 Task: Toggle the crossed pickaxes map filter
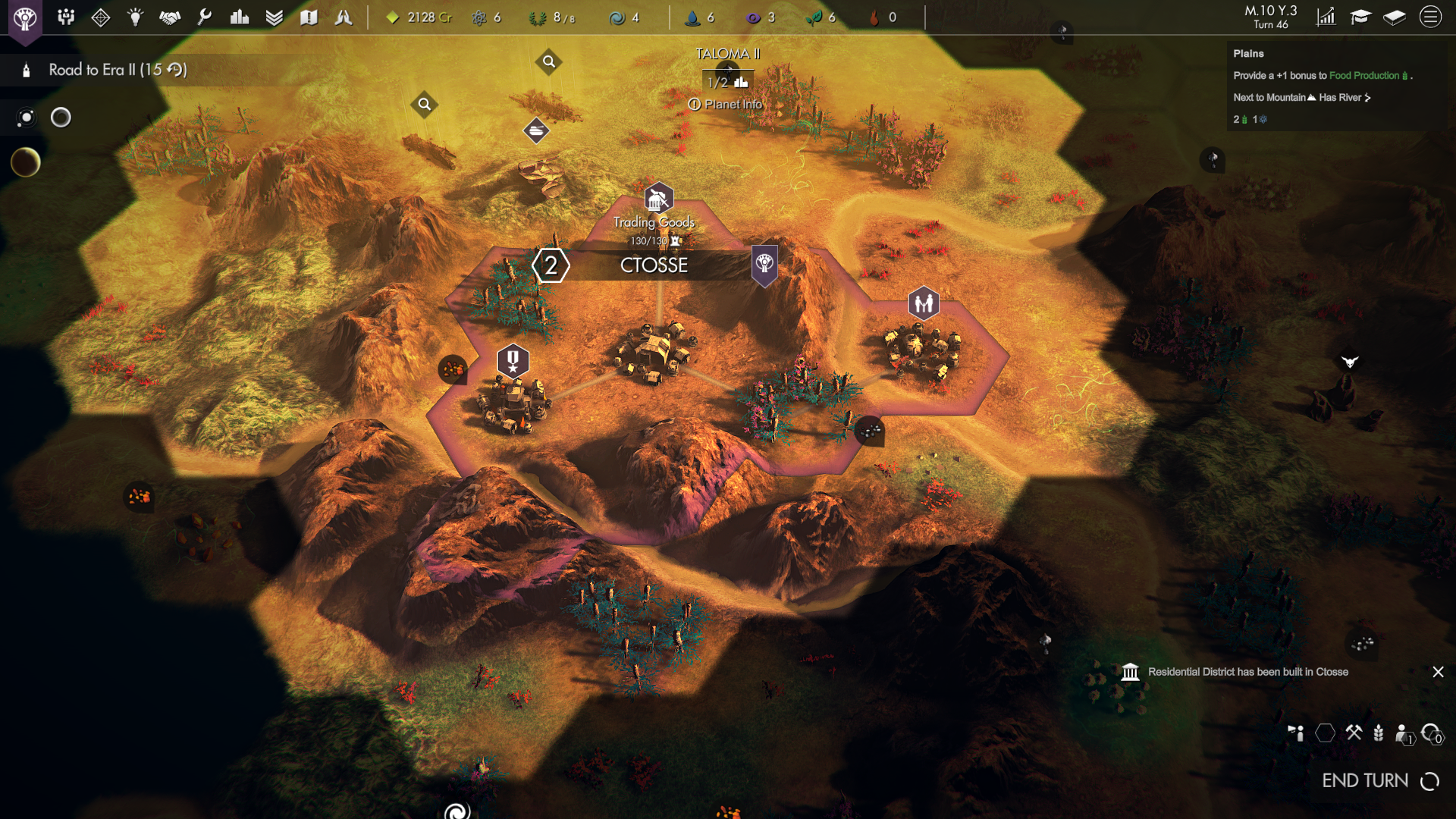1354,733
